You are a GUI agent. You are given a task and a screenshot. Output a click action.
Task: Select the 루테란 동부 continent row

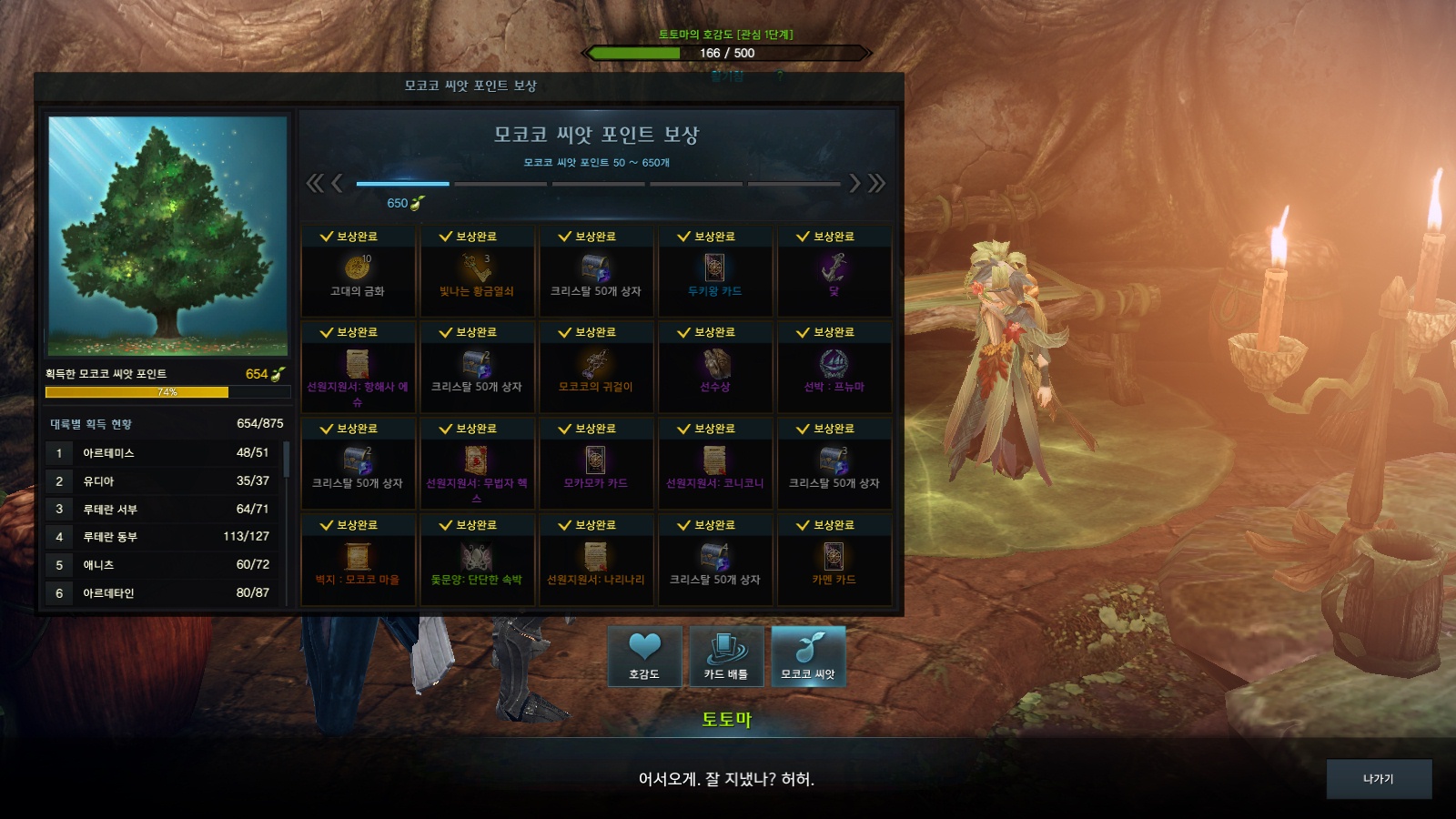164,537
